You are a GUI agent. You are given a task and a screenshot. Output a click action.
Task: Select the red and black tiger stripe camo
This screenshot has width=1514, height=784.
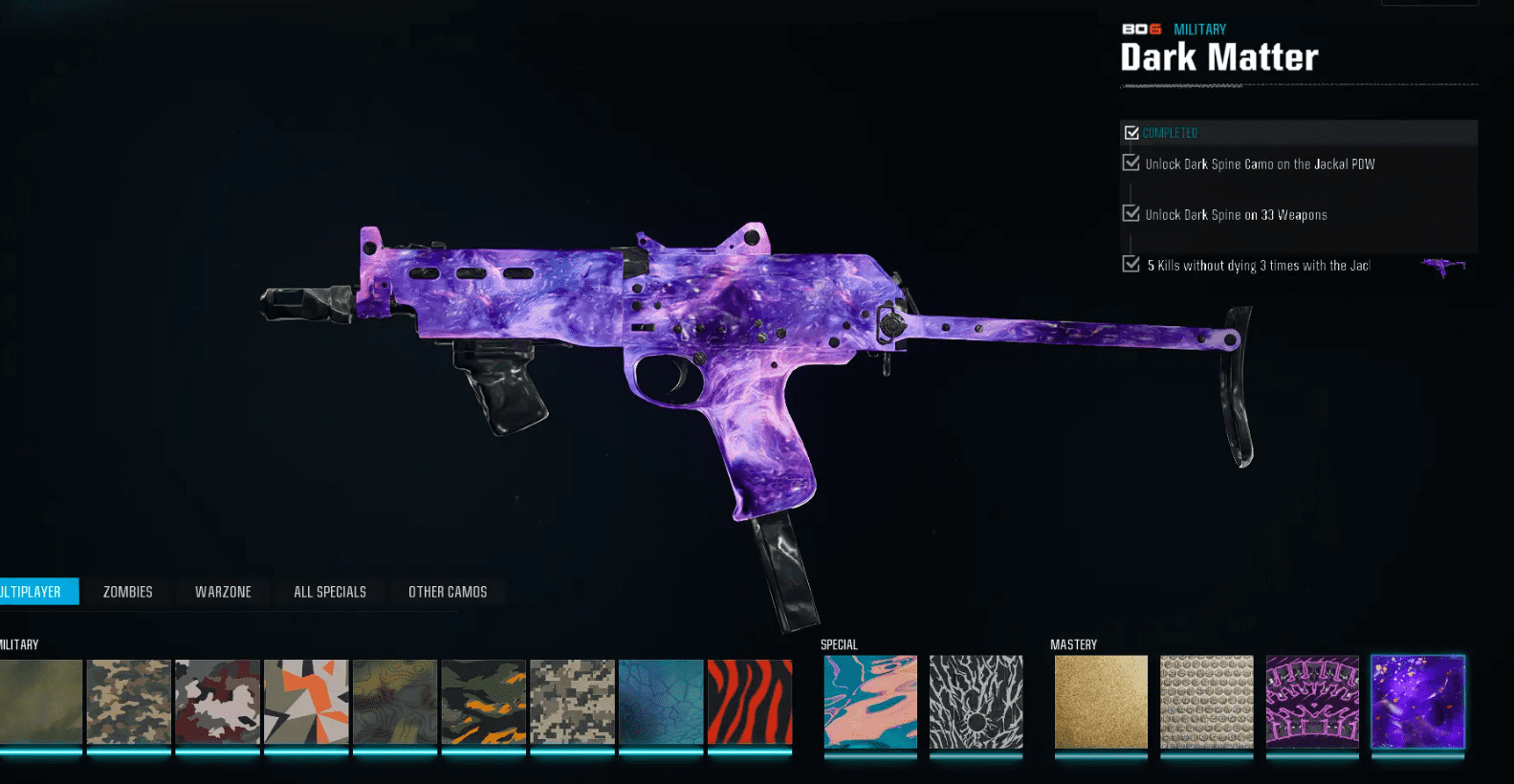[x=750, y=702]
